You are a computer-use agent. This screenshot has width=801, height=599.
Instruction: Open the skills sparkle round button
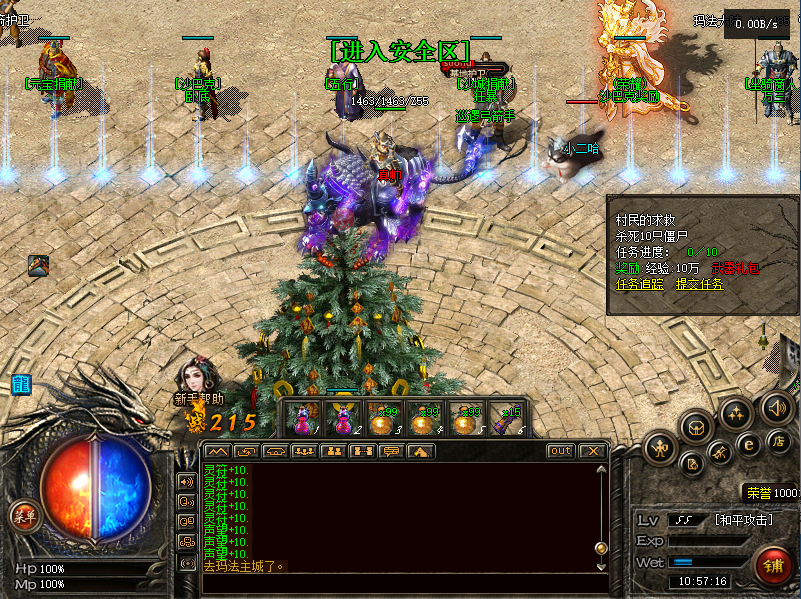(736, 413)
